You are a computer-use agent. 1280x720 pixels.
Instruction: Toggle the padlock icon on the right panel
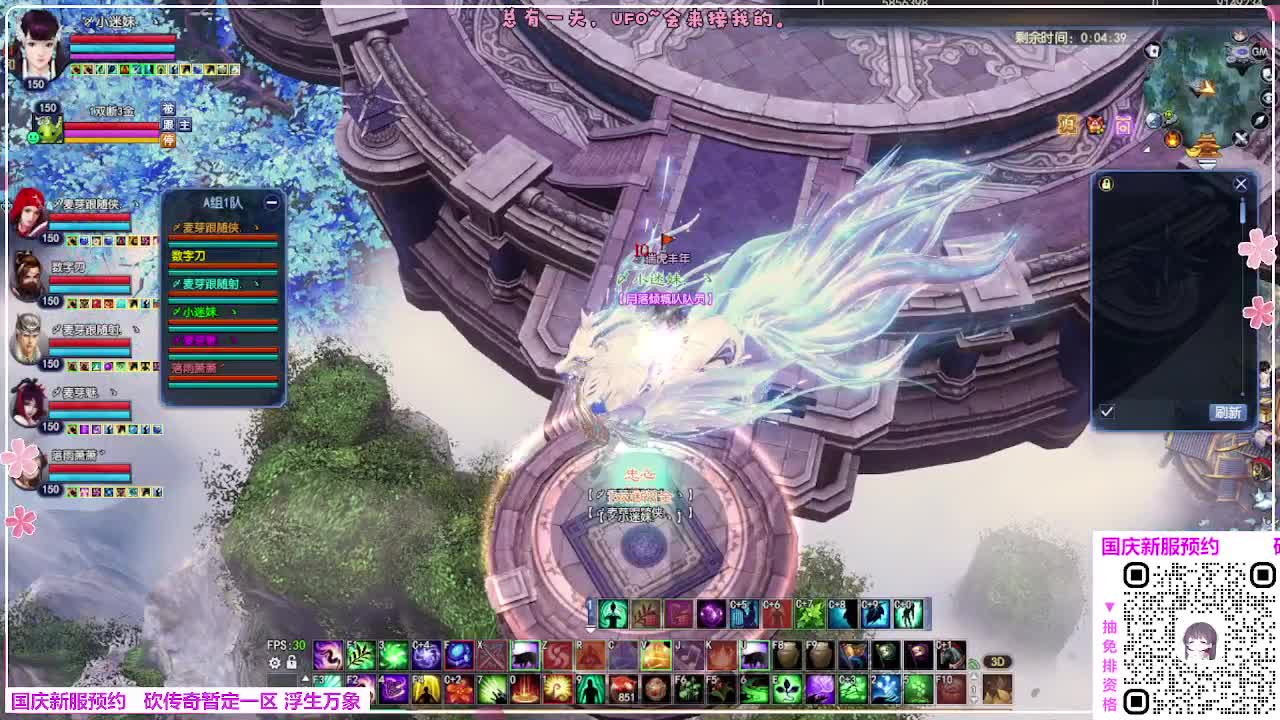click(x=1106, y=183)
